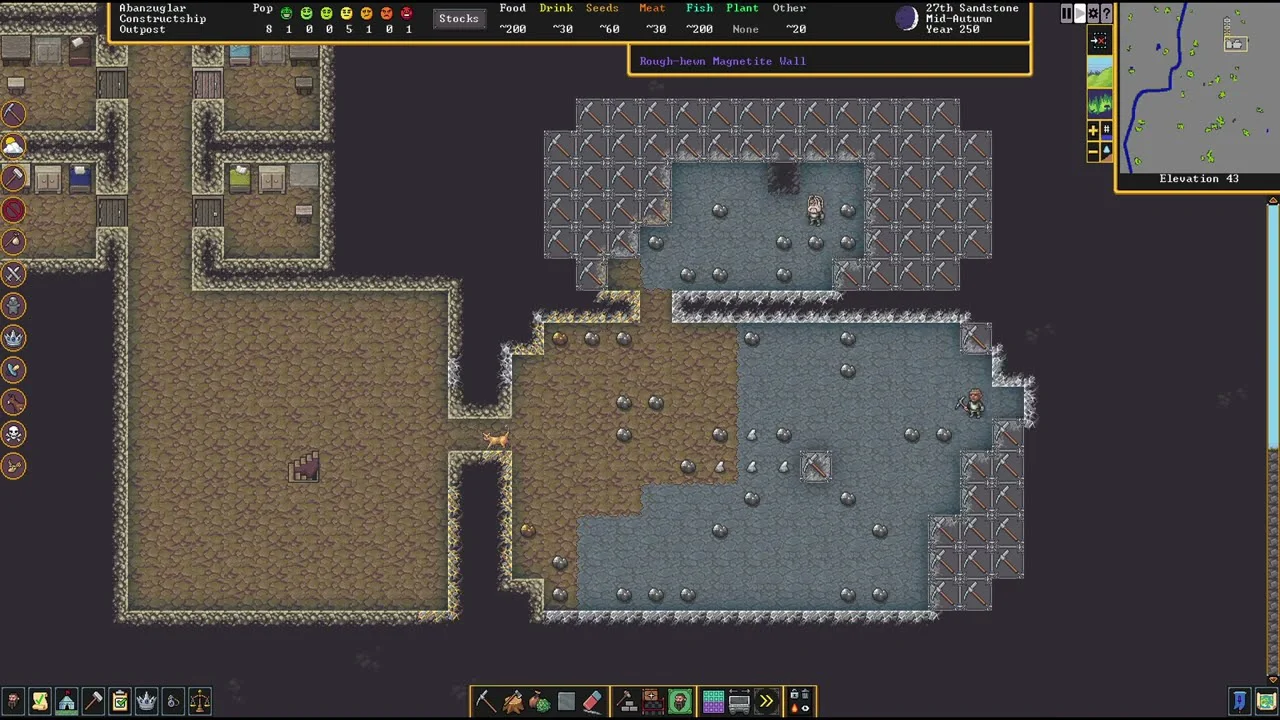Click the minimap

tap(1196, 88)
